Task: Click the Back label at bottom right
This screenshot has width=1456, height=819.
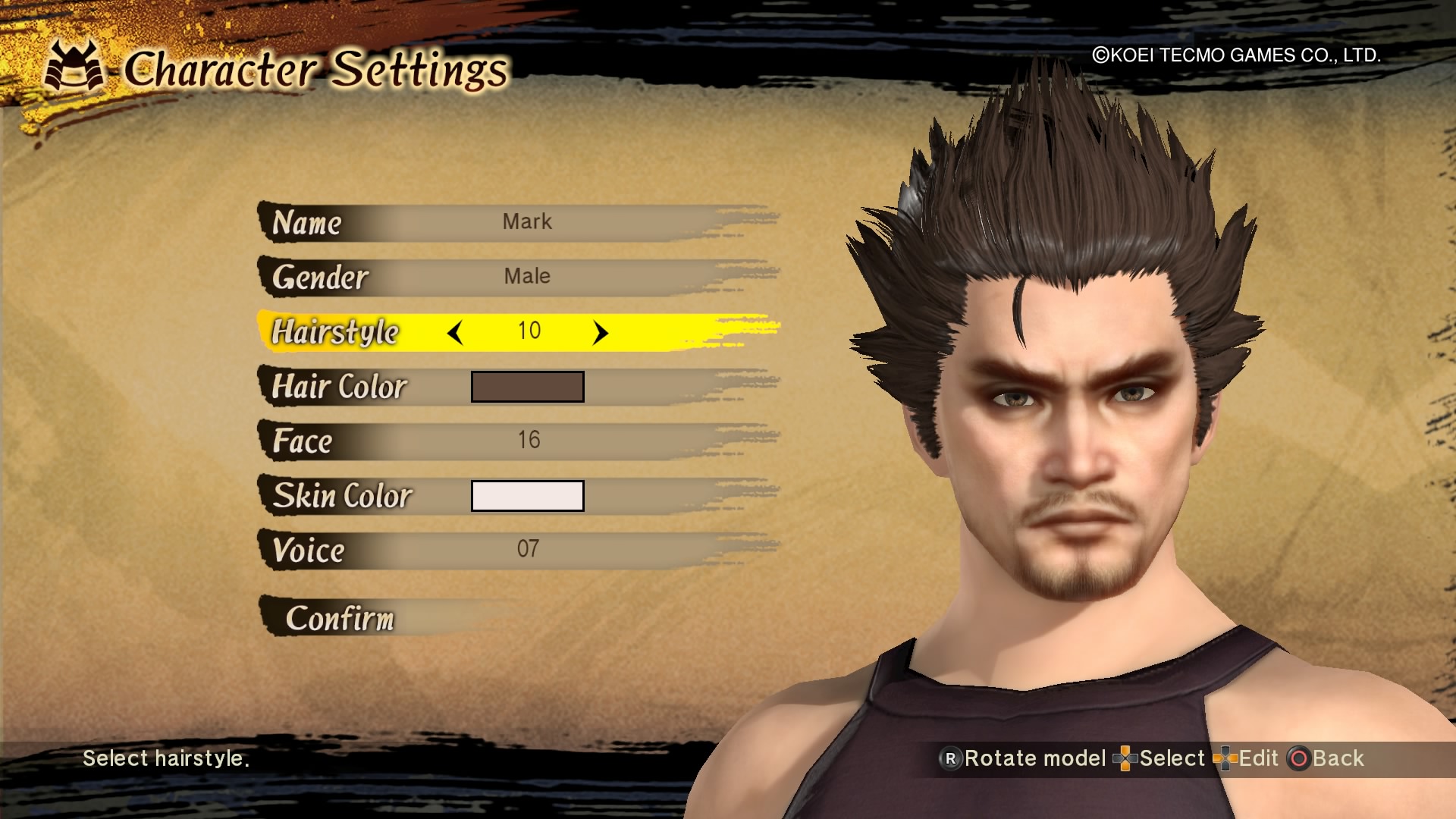Action: coord(1341,758)
